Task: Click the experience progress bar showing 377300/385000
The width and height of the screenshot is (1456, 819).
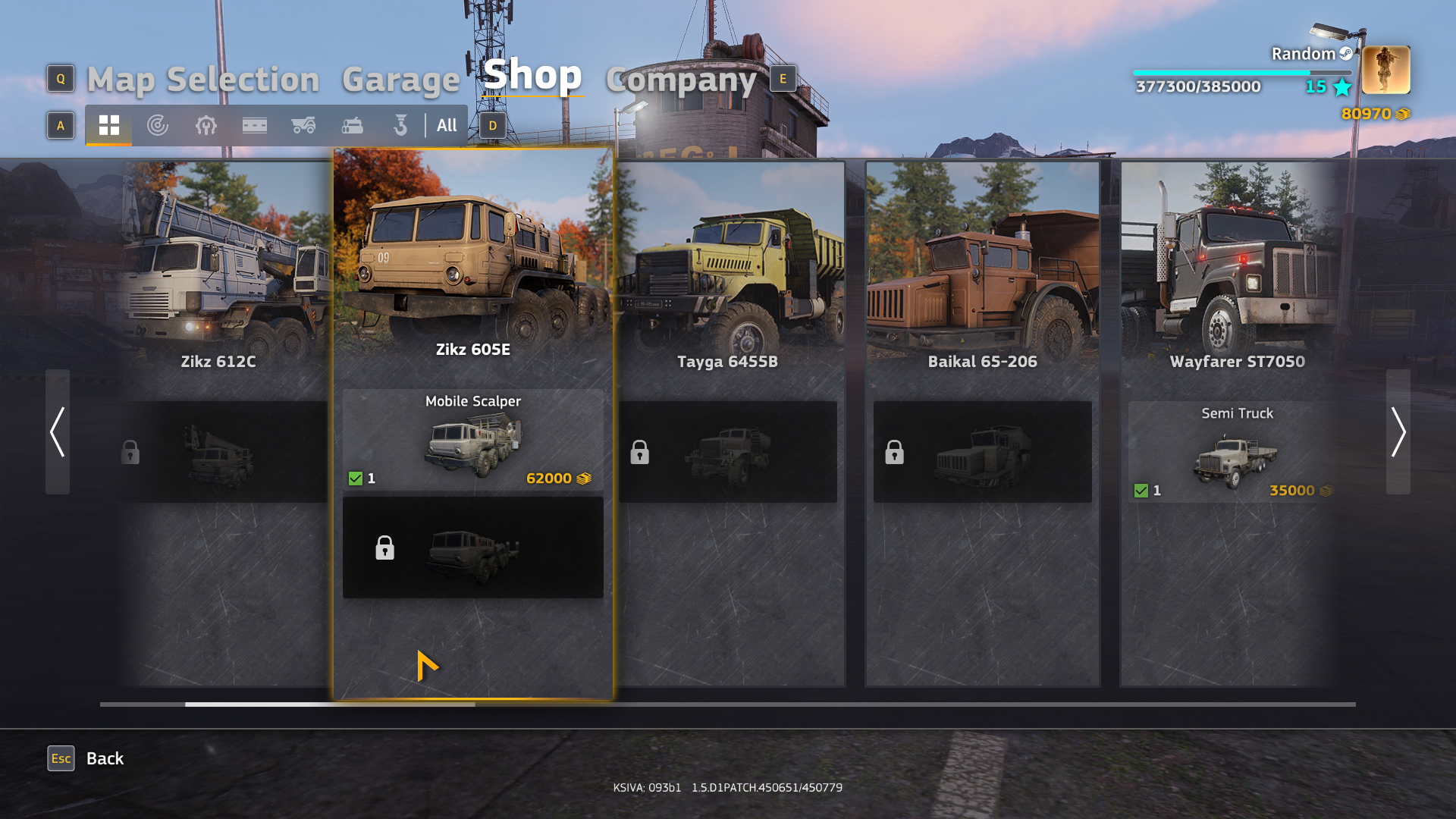Action: click(1241, 71)
